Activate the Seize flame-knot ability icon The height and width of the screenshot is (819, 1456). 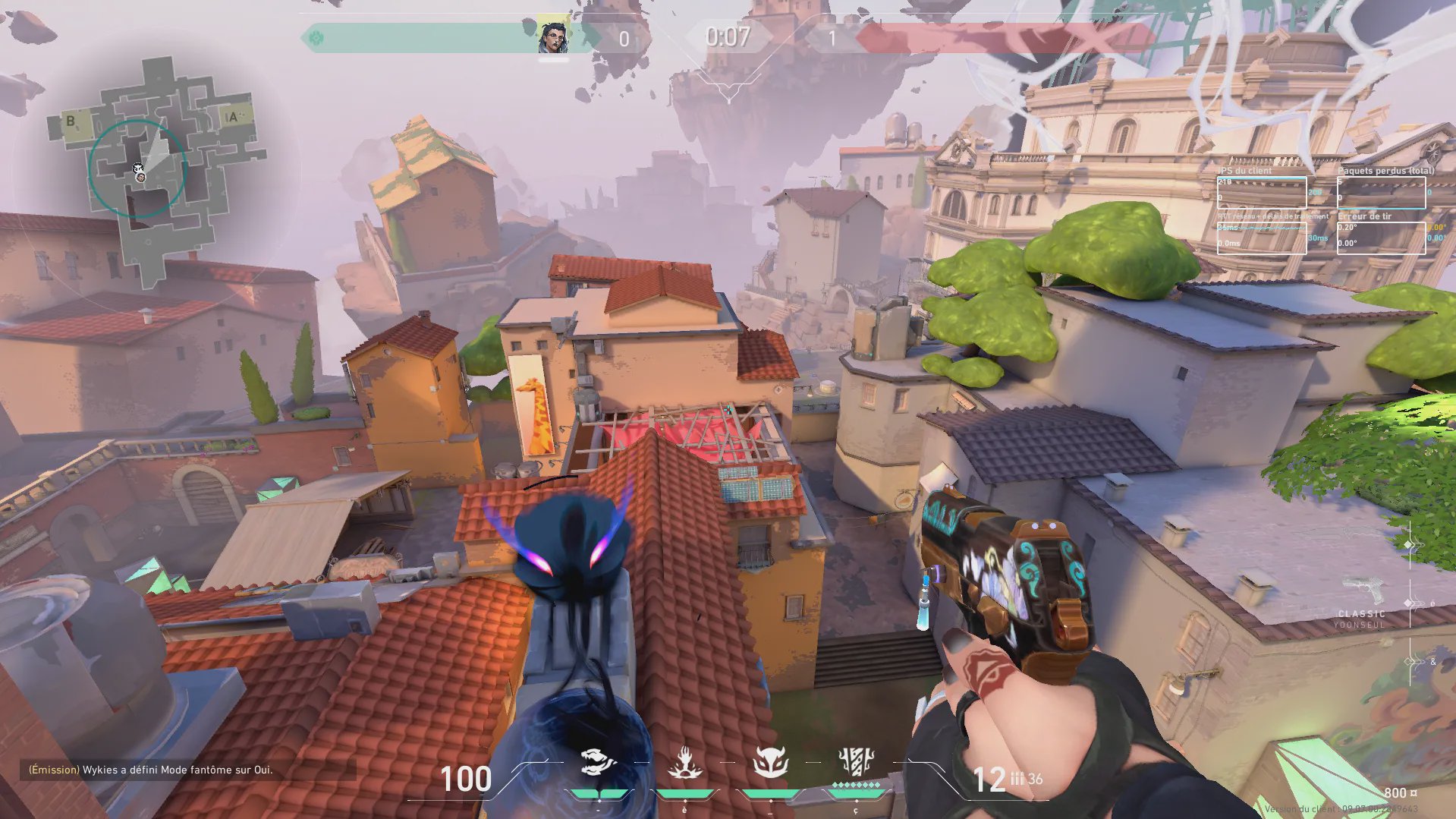684,763
